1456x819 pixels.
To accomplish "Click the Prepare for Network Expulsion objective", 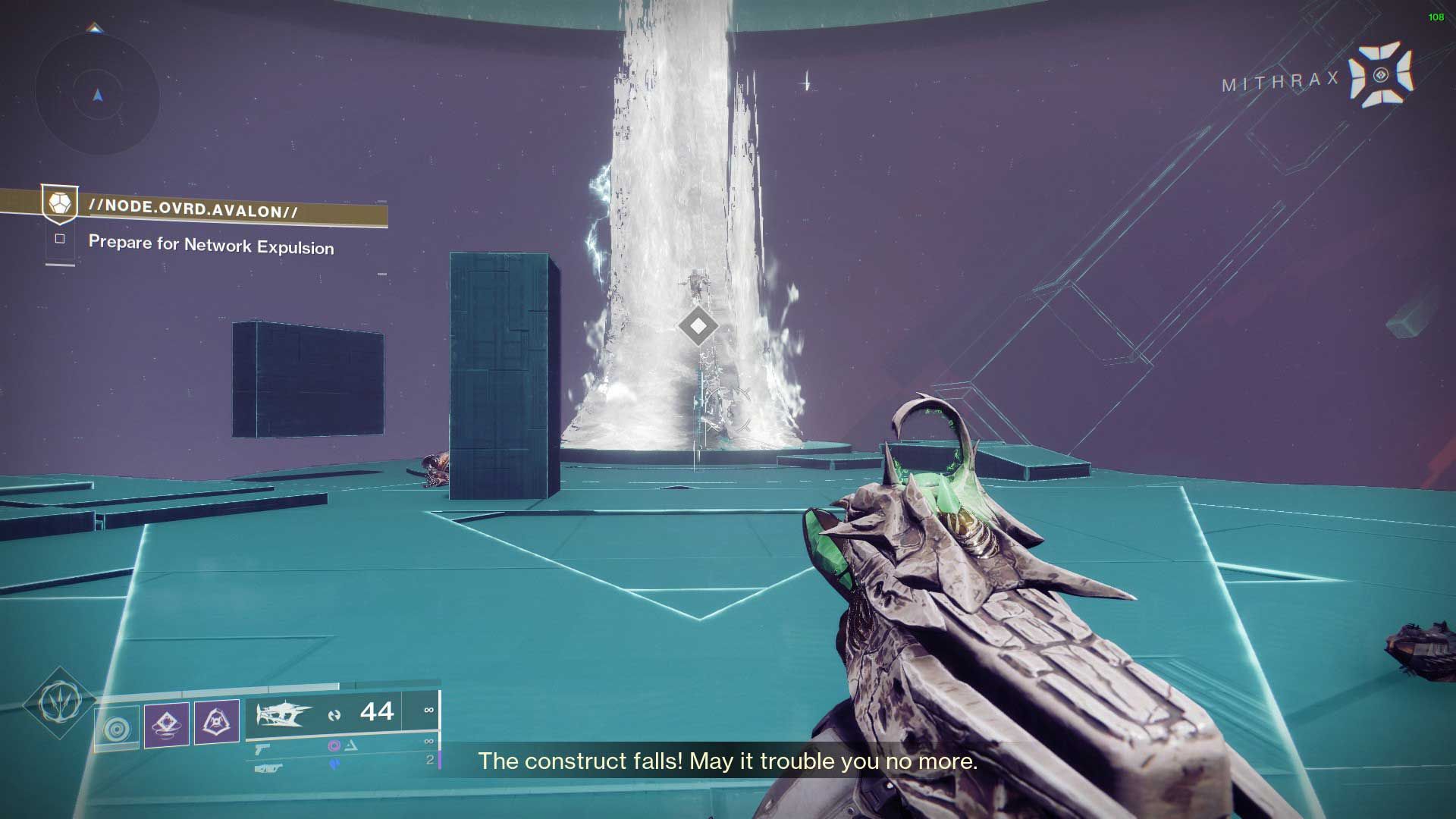I will tap(211, 246).
